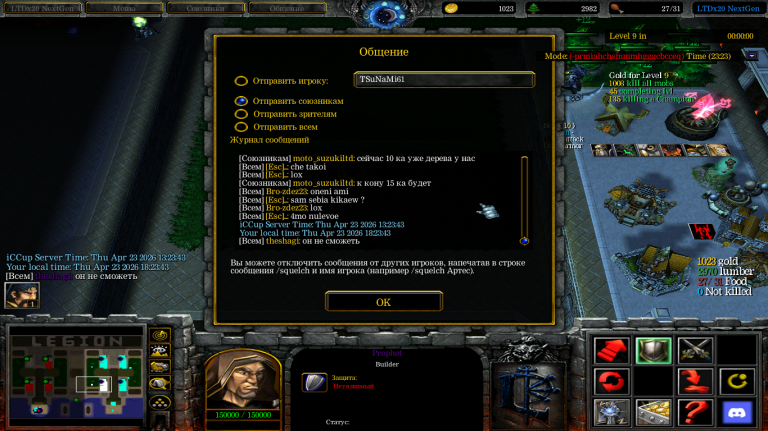Click the hero icon at left edge
Screen dimensions: 768x431
(x=22, y=295)
